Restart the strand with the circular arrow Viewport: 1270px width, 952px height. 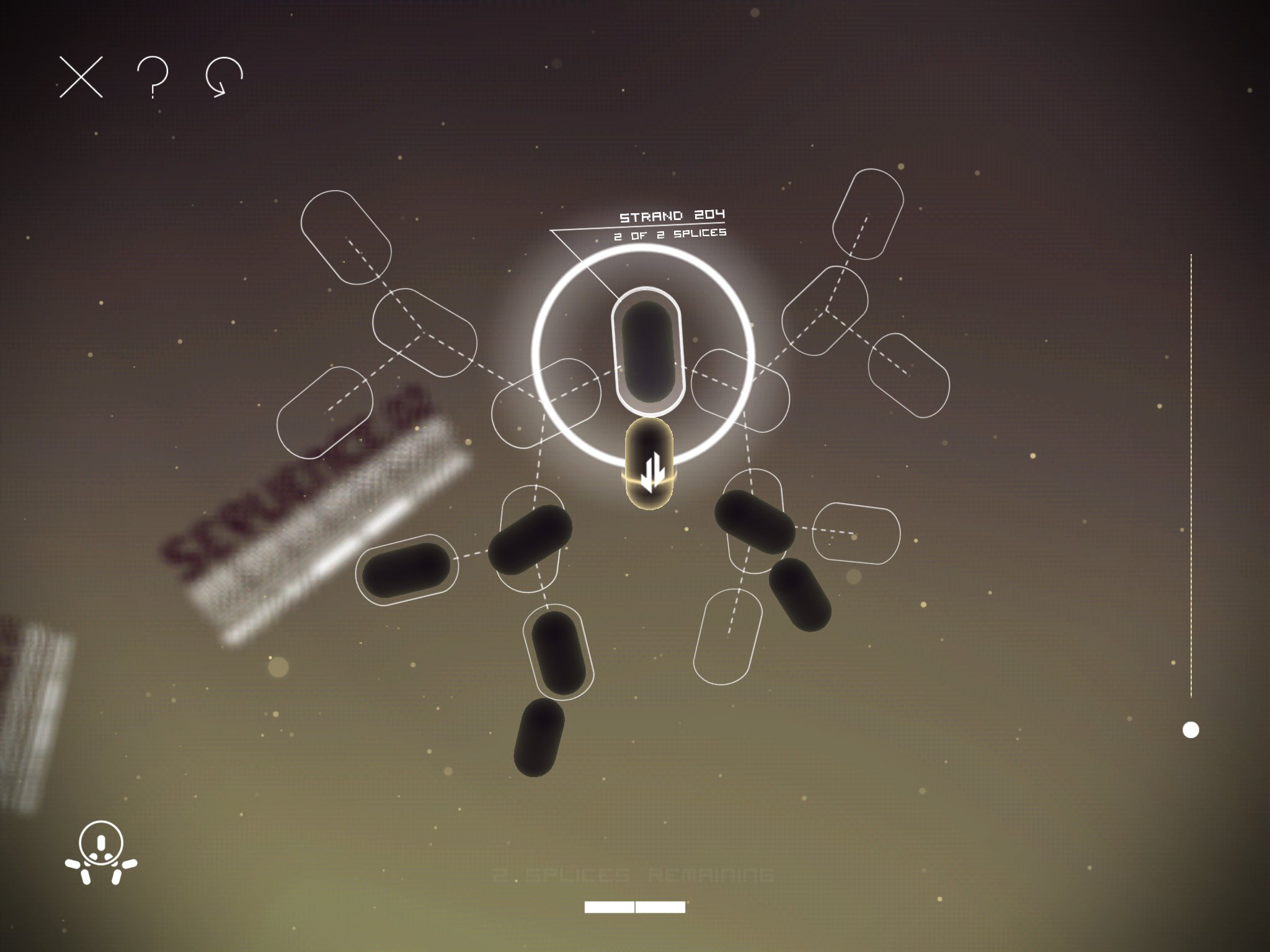click(x=224, y=77)
